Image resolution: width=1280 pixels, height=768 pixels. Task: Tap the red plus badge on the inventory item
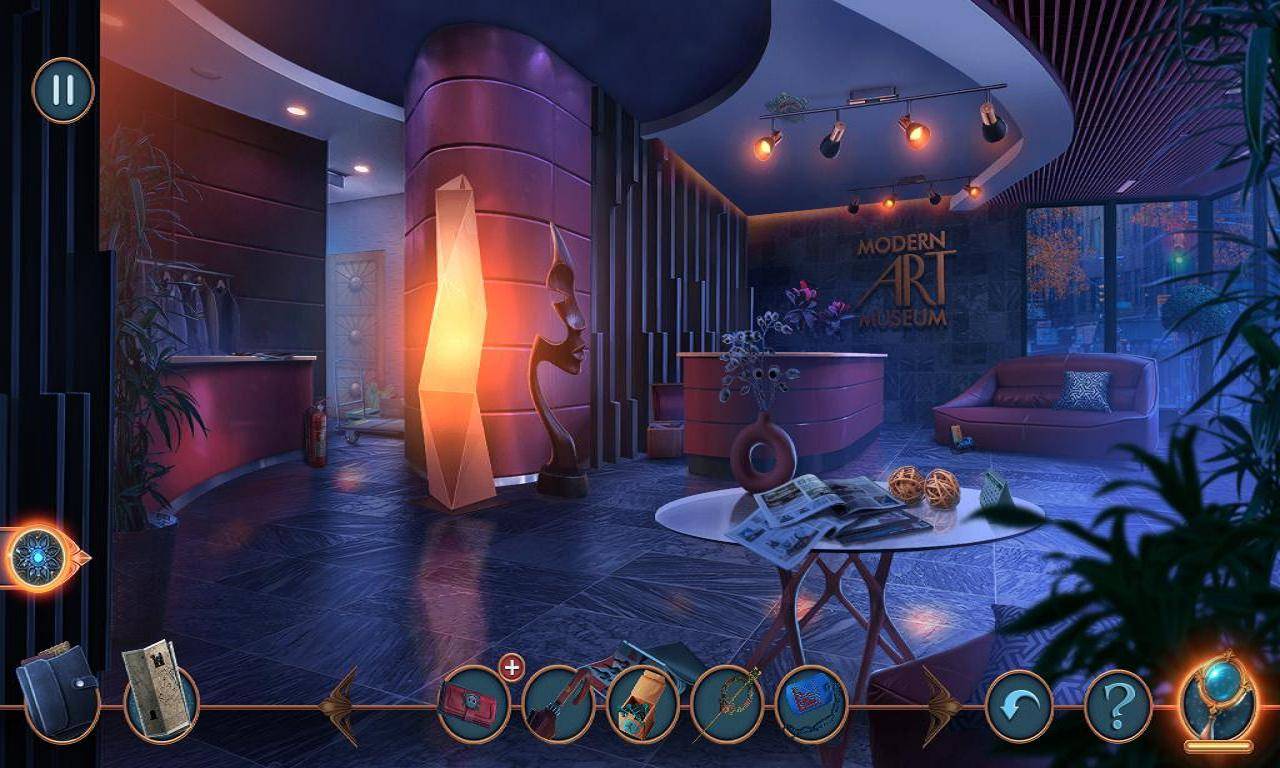511,667
